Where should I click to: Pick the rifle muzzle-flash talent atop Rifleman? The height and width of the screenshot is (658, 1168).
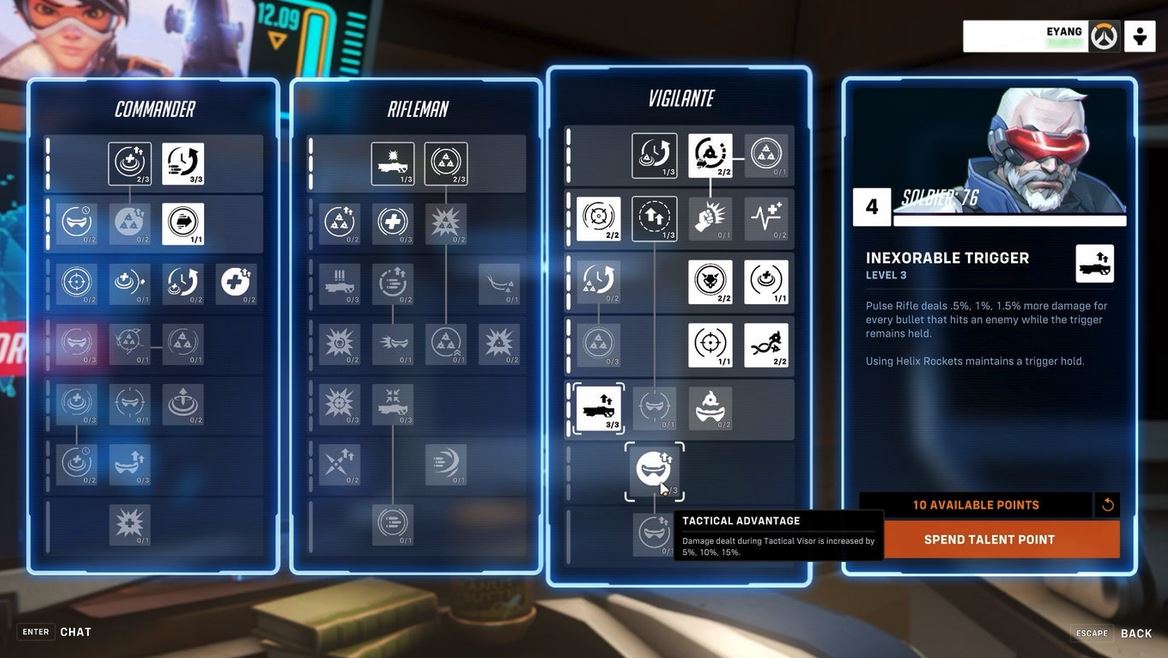392,163
